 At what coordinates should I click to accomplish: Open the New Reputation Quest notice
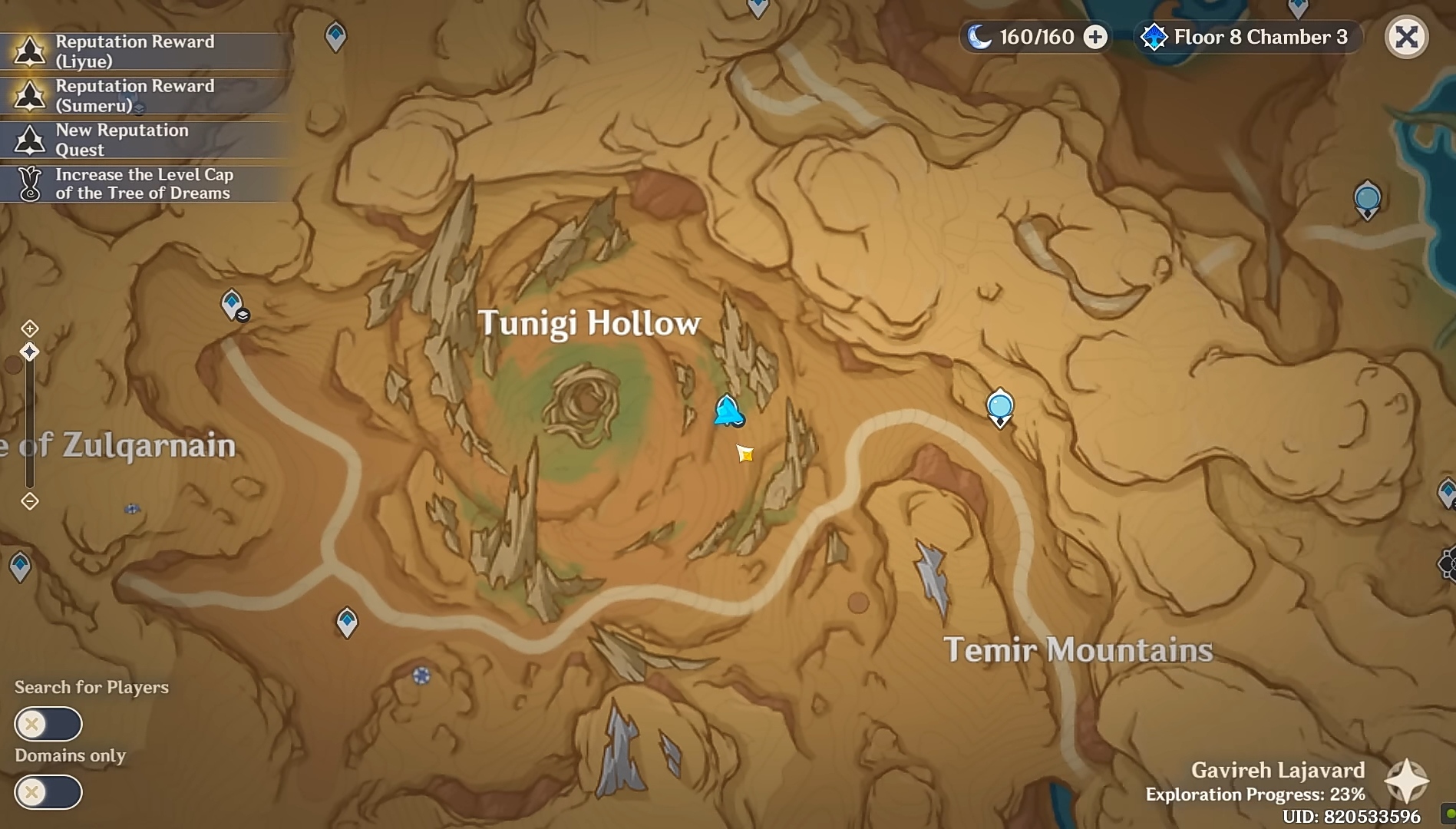click(x=146, y=140)
